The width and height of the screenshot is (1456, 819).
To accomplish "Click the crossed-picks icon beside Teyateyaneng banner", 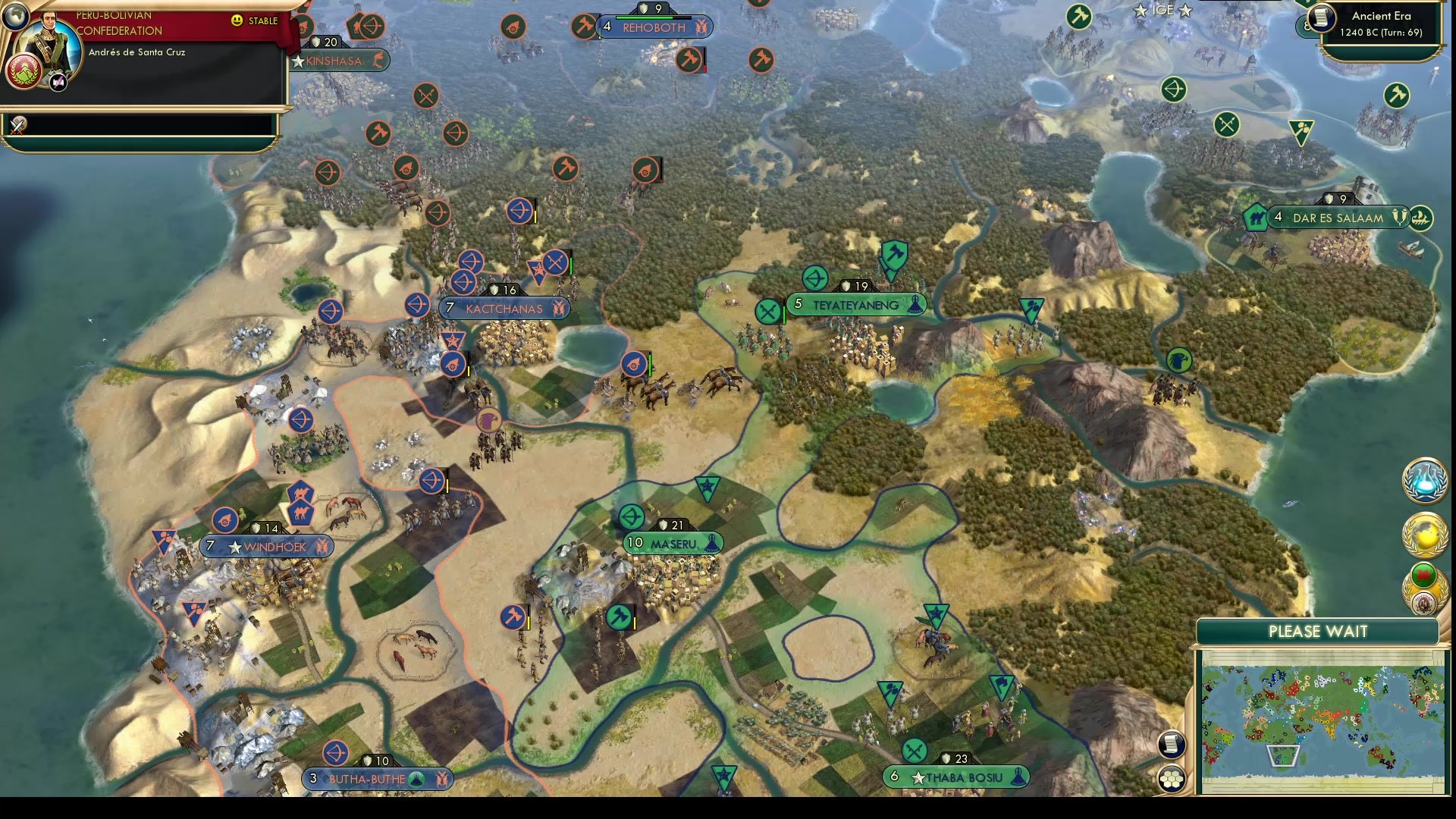I will tap(767, 311).
